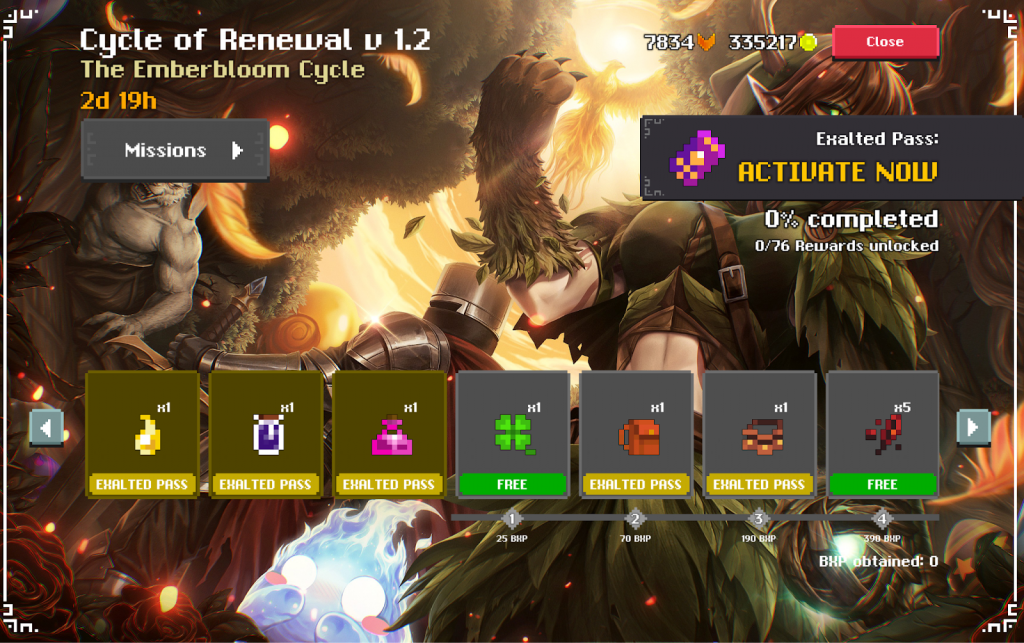The height and width of the screenshot is (643, 1024).
Task: Select the pink potion reward tile
Action: click(389, 434)
